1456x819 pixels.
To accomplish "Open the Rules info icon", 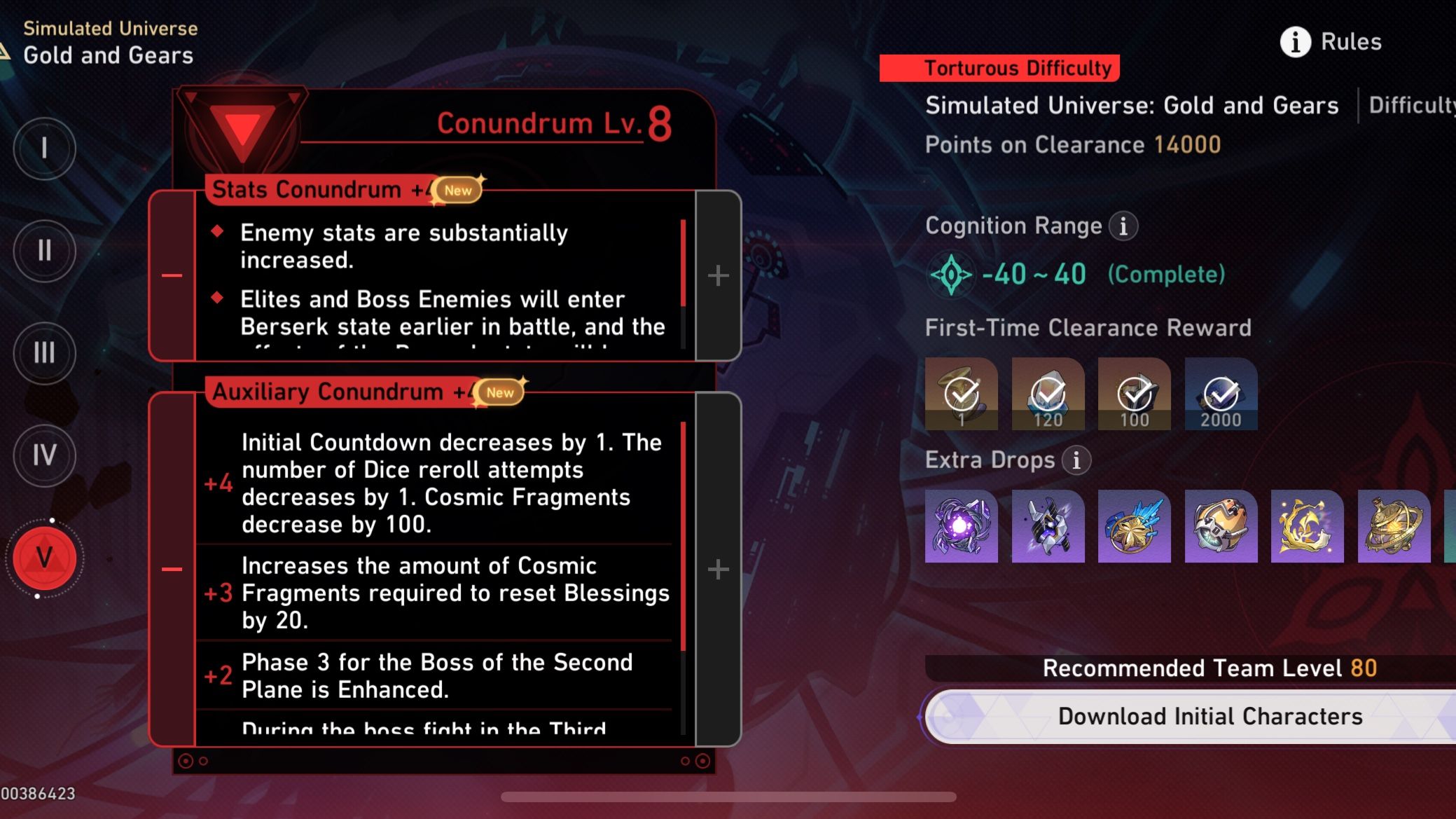I will pos(1294,41).
